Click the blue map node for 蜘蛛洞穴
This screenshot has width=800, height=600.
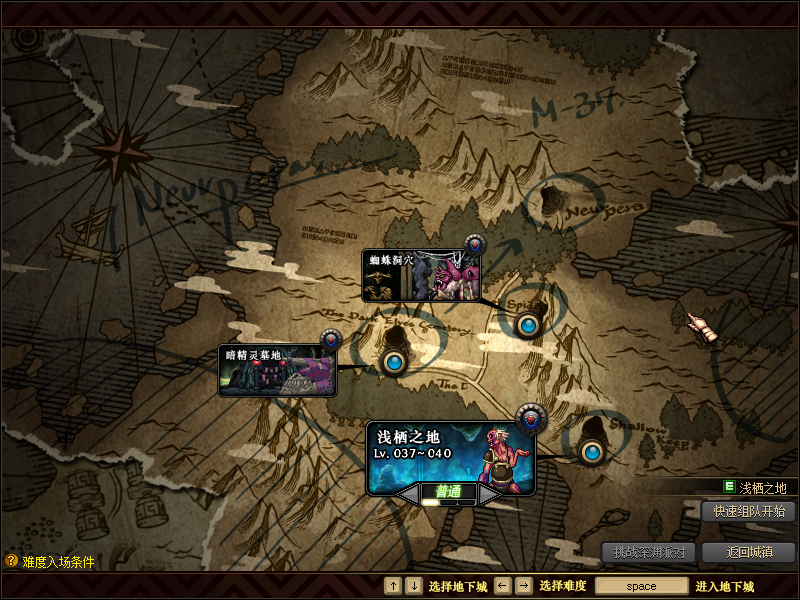(527, 325)
